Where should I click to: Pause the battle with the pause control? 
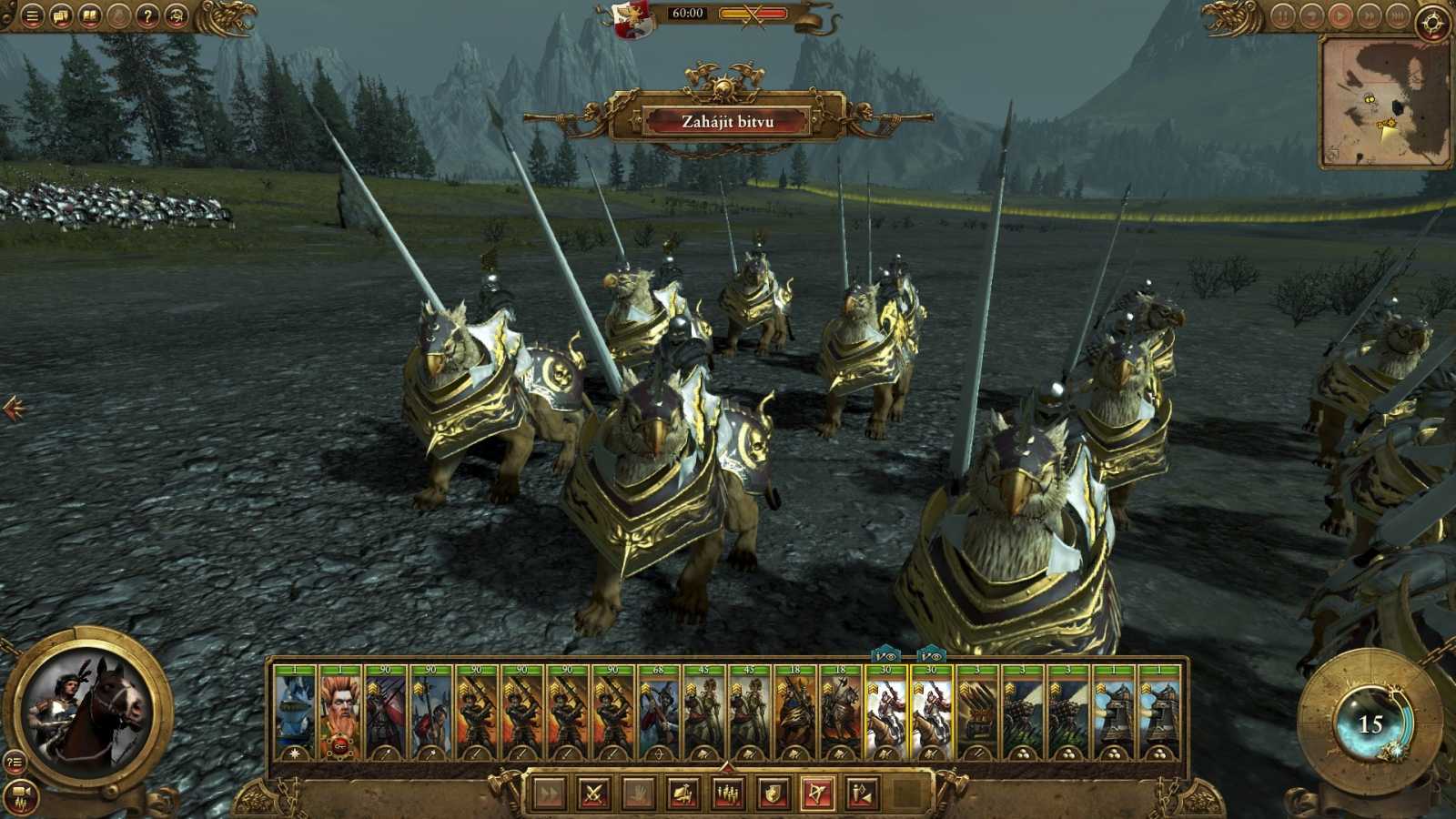(1284, 14)
